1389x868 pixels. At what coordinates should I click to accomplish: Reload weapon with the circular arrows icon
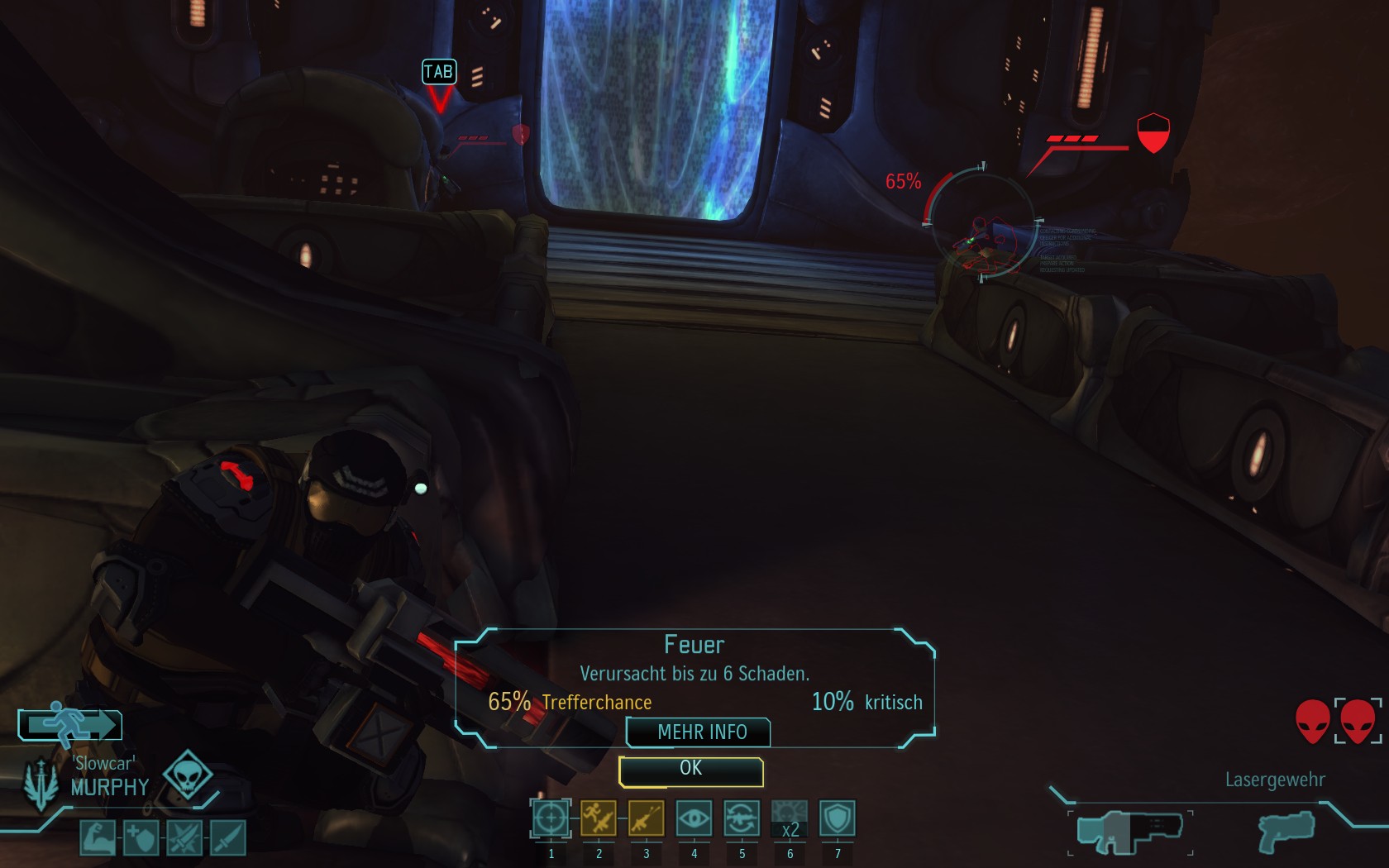(x=742, y=819)
